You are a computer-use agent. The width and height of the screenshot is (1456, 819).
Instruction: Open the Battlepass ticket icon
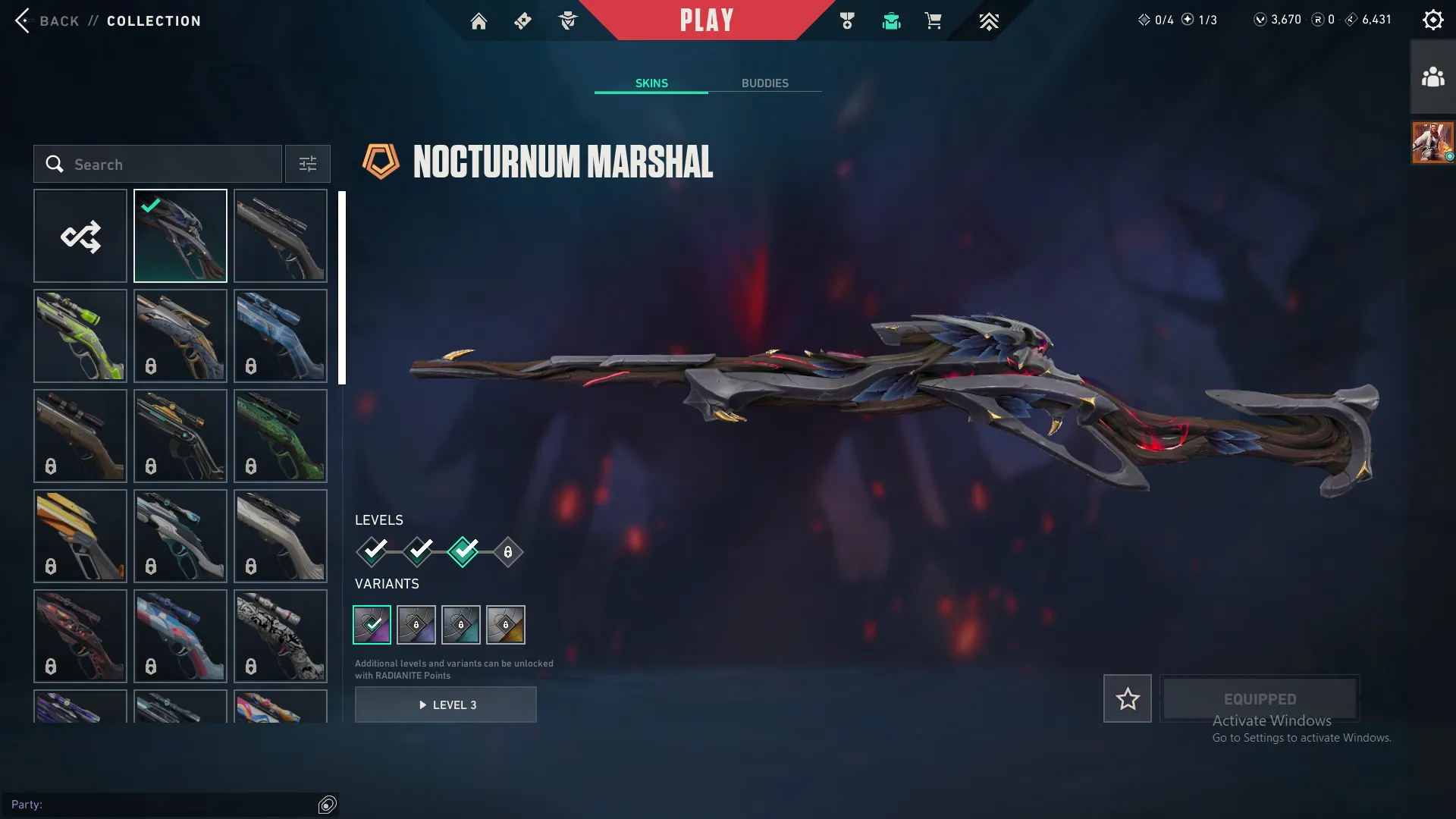click(522, 20)
